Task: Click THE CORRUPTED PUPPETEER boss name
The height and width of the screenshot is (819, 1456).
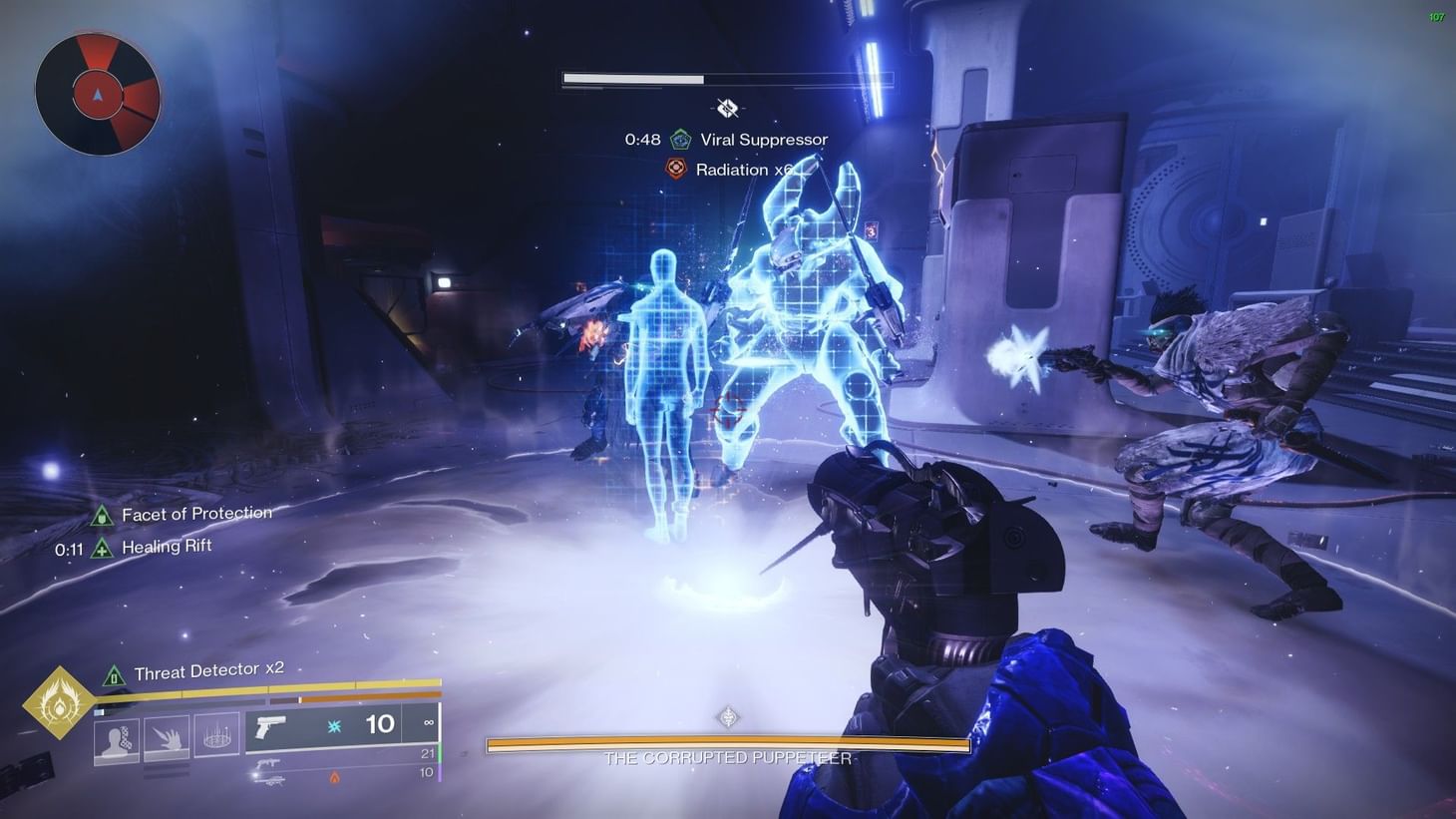Action: [726, 758]
